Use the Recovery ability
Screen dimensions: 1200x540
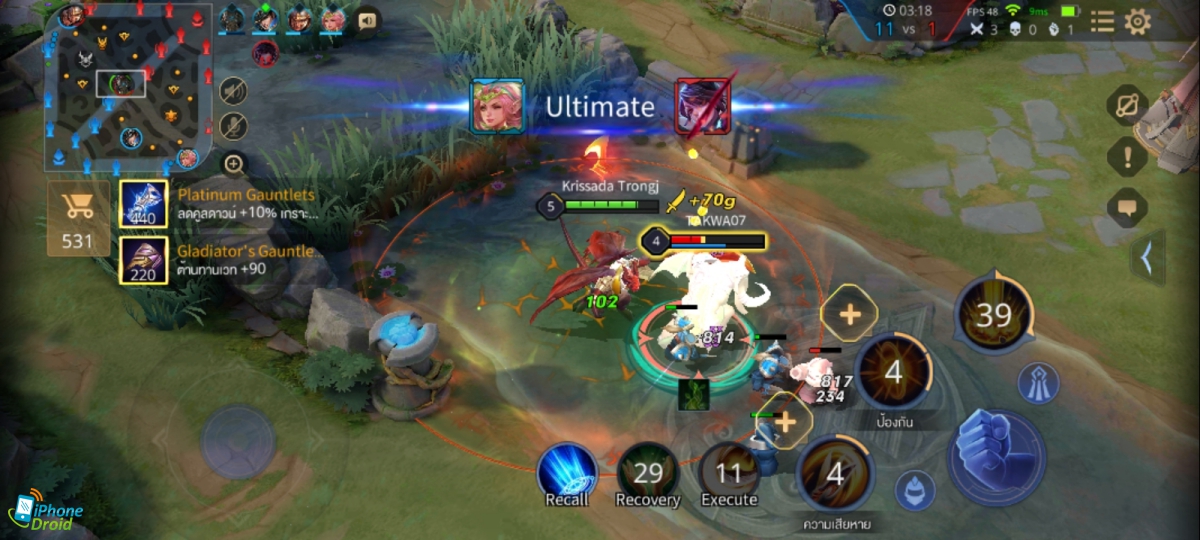click(648, 472)
